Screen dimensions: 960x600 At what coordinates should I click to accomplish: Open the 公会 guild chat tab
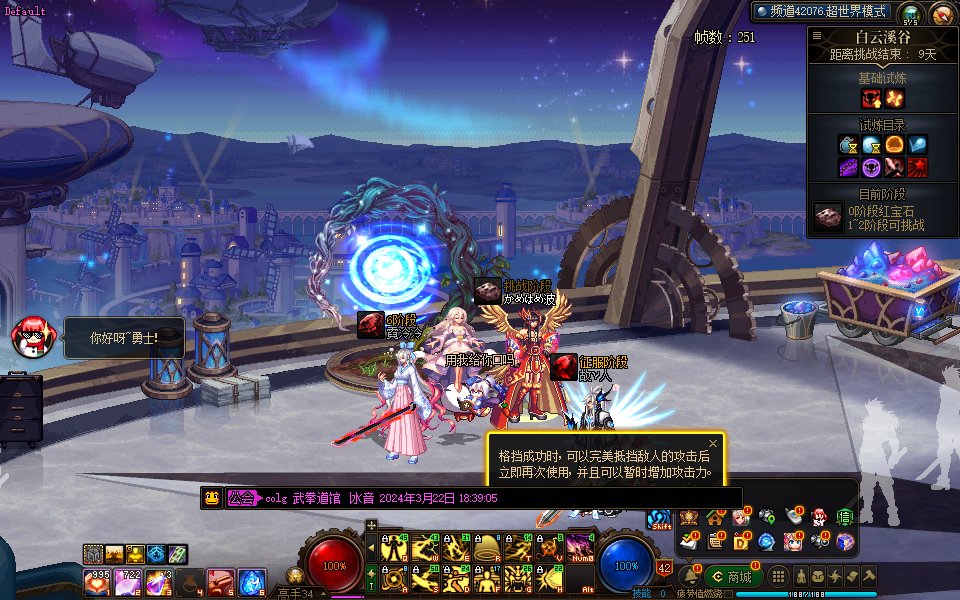pos(240,498)
